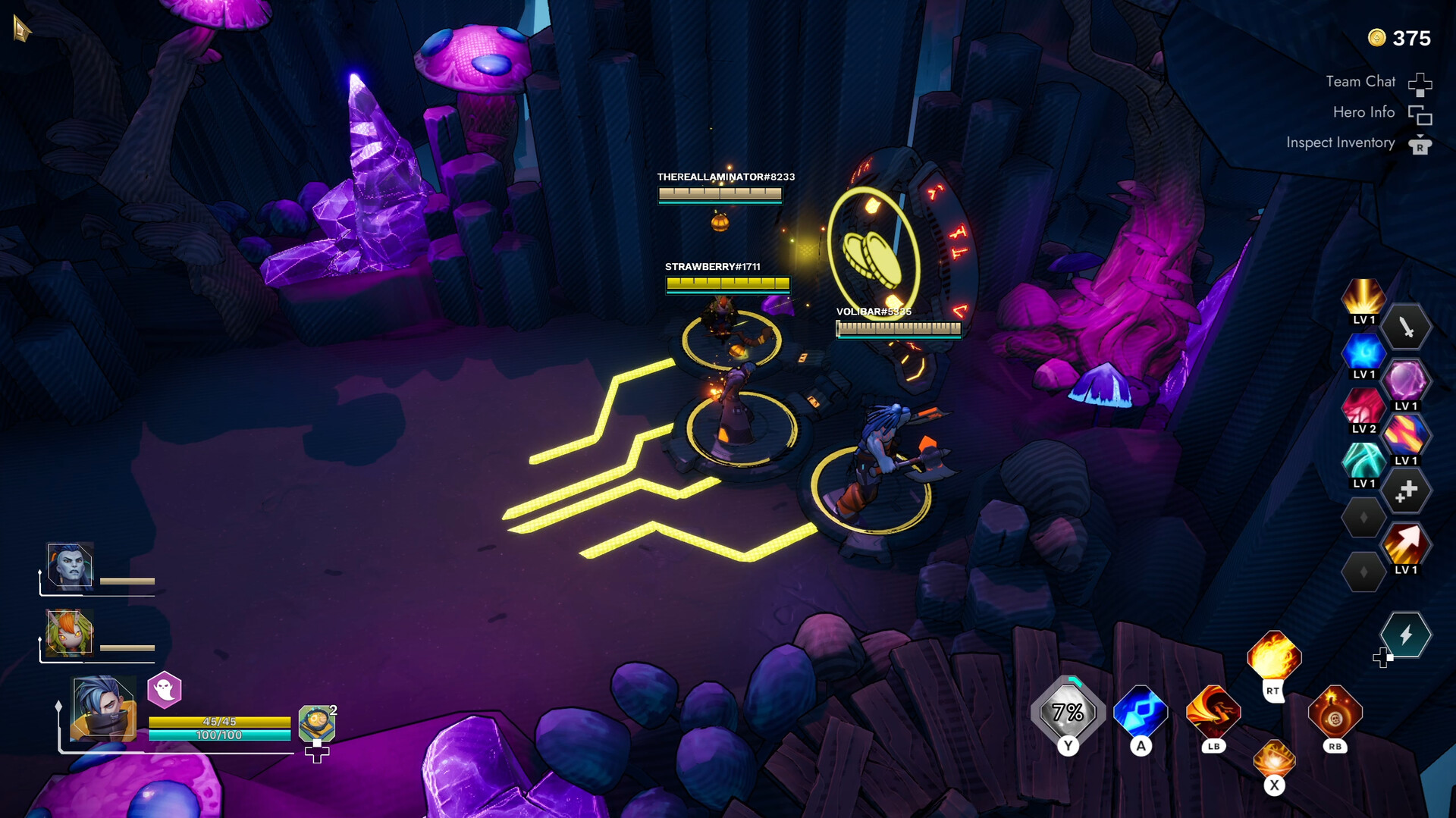This screenshot has width=1456, height=818.
Task: Inspect the purple orb upgrade
Action: tap(1405, 381)
